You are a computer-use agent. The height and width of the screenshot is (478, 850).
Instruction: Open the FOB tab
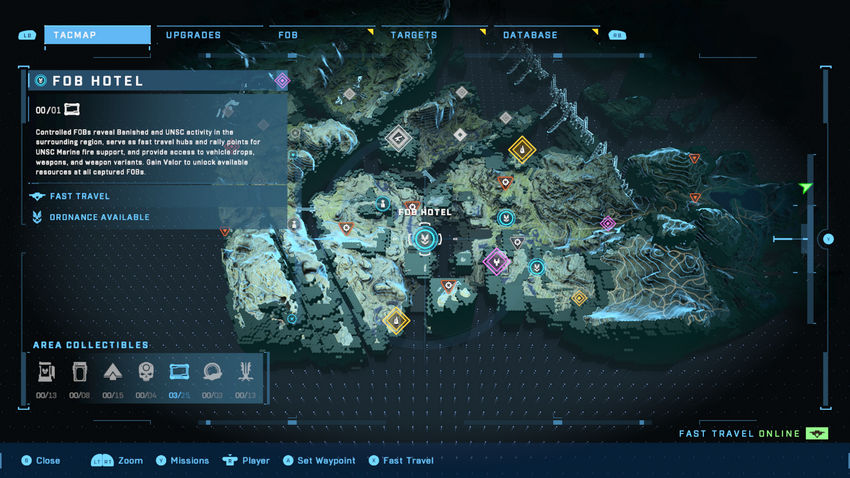tap(288, 35)
